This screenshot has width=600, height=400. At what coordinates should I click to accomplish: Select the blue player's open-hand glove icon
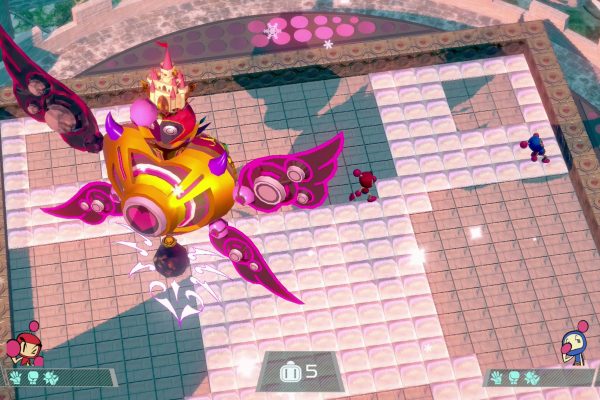tap(499, 377)
